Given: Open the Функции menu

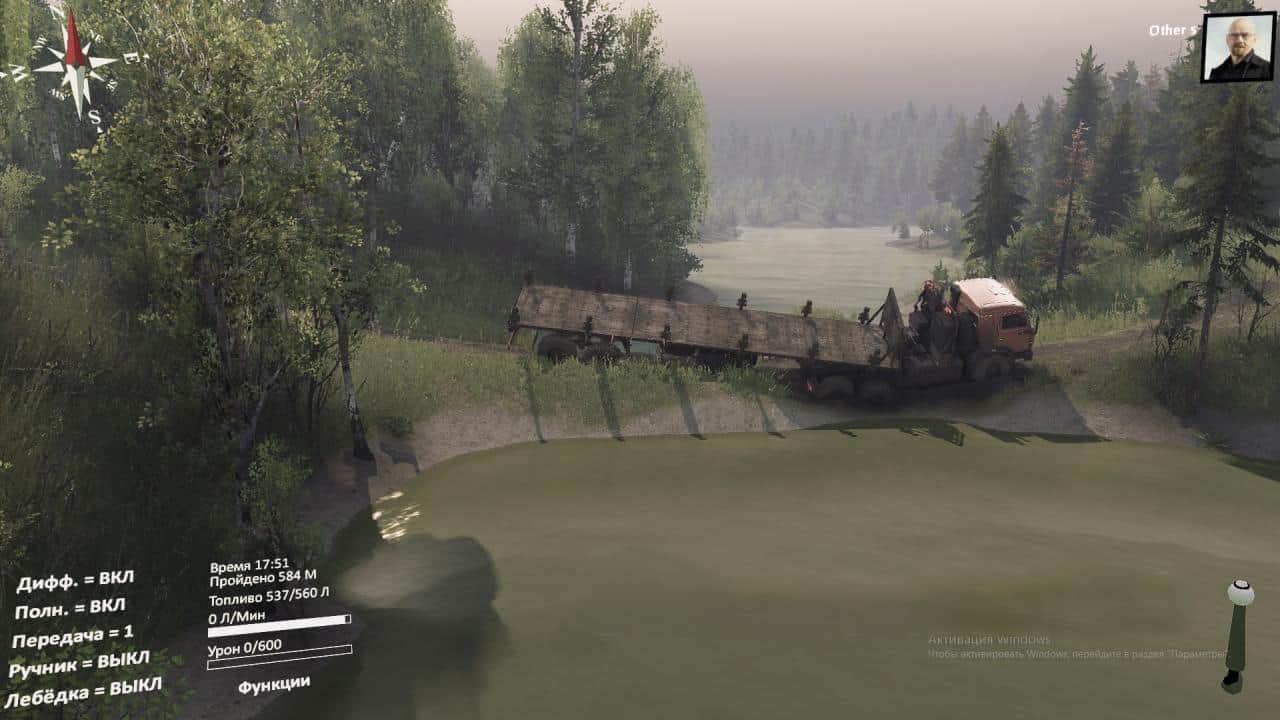Looking at the screenshot, I should coord(273,684).
